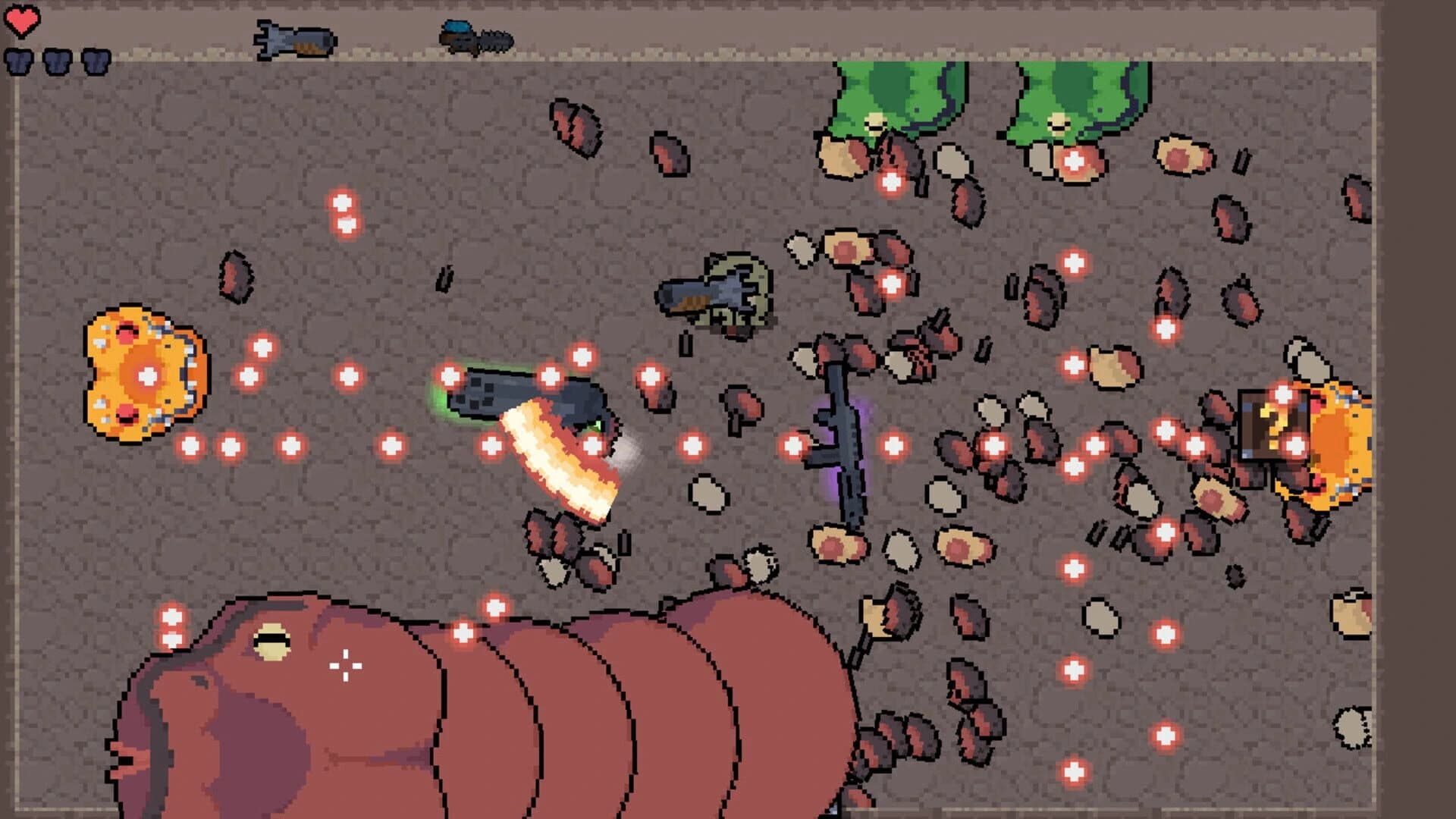
Task: Click the aiming crosshair on the worm
Action: click(x=345, y=666)
